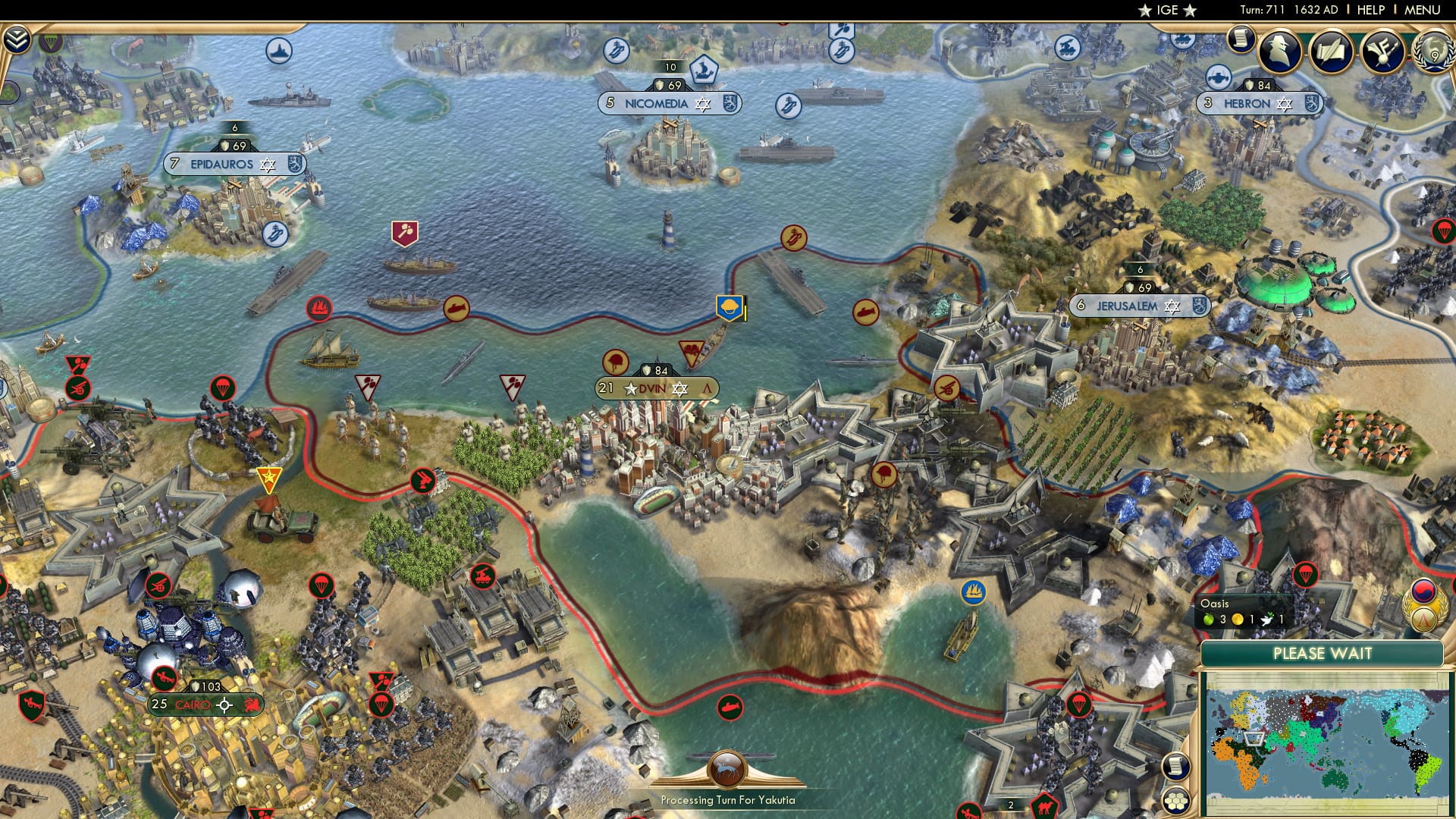Open the Espionage overview spy icon

(x=1279, y=52)
